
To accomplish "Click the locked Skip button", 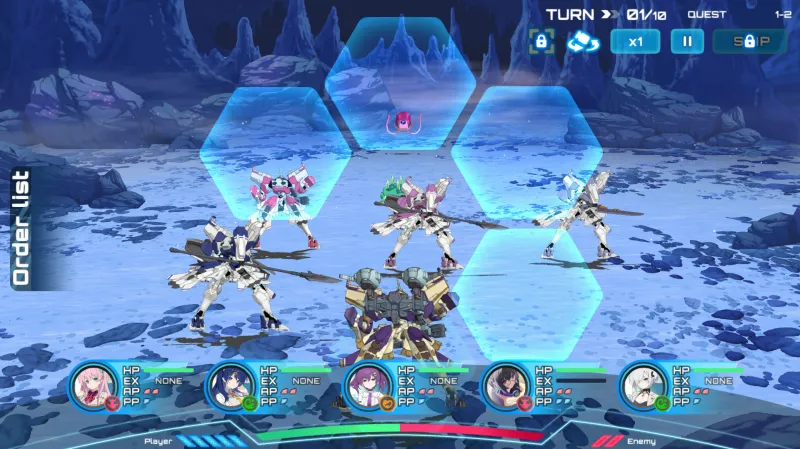I will coord(749,42).
